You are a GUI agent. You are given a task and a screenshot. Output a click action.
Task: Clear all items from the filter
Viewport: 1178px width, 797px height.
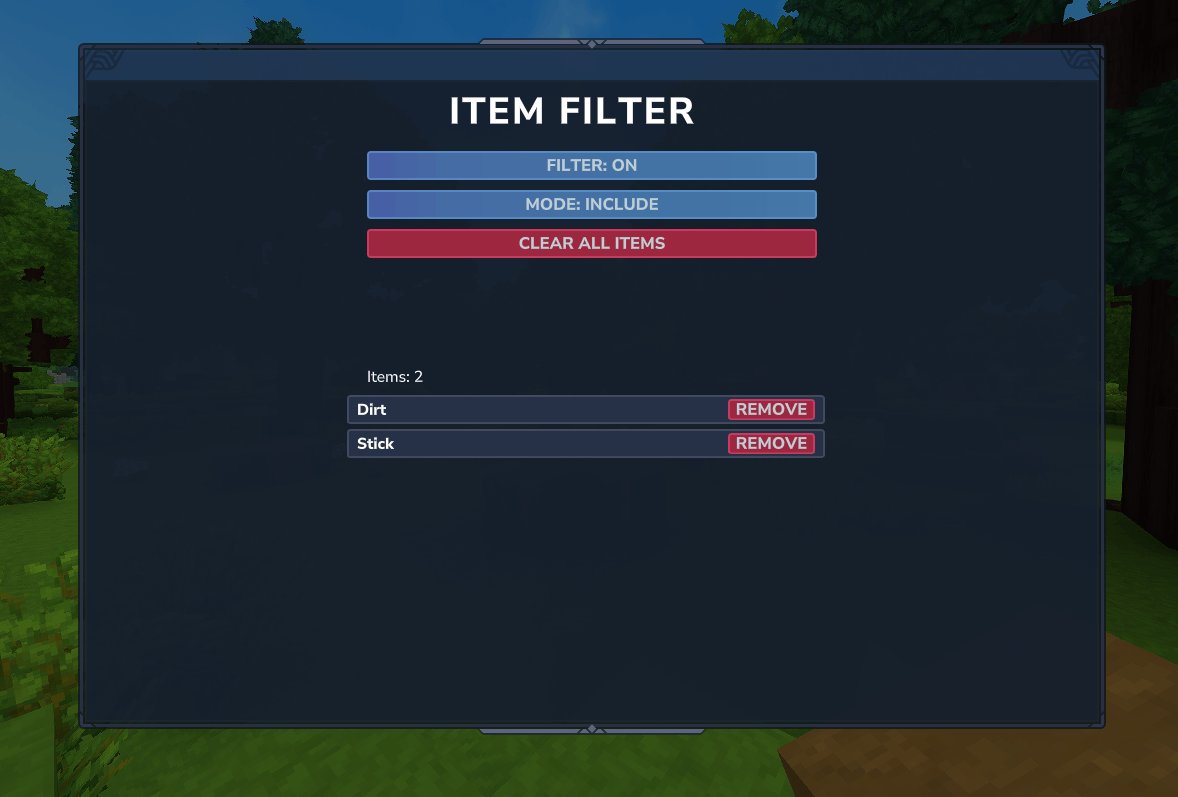click(x=591, y=243)
